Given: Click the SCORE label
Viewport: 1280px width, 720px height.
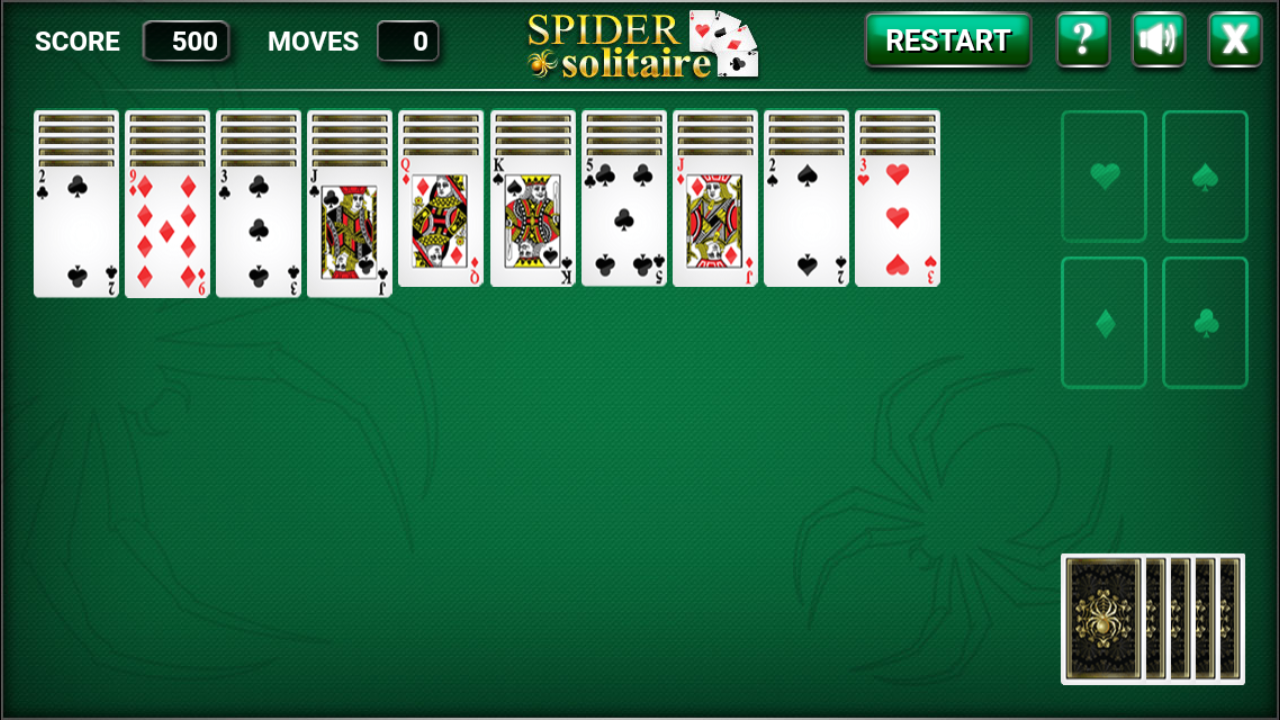Looking at the screenshot, I should [78, 41].
